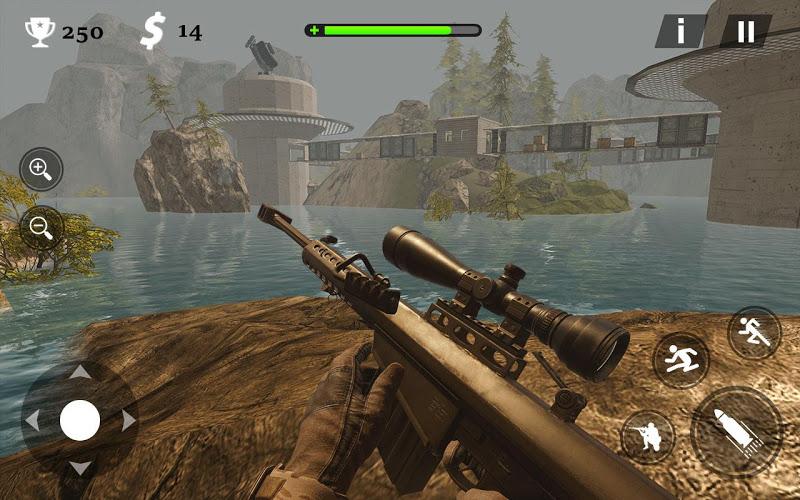Screen dimensions: 800x500
Task: Open the info panel with the i button
Action: 681,31
